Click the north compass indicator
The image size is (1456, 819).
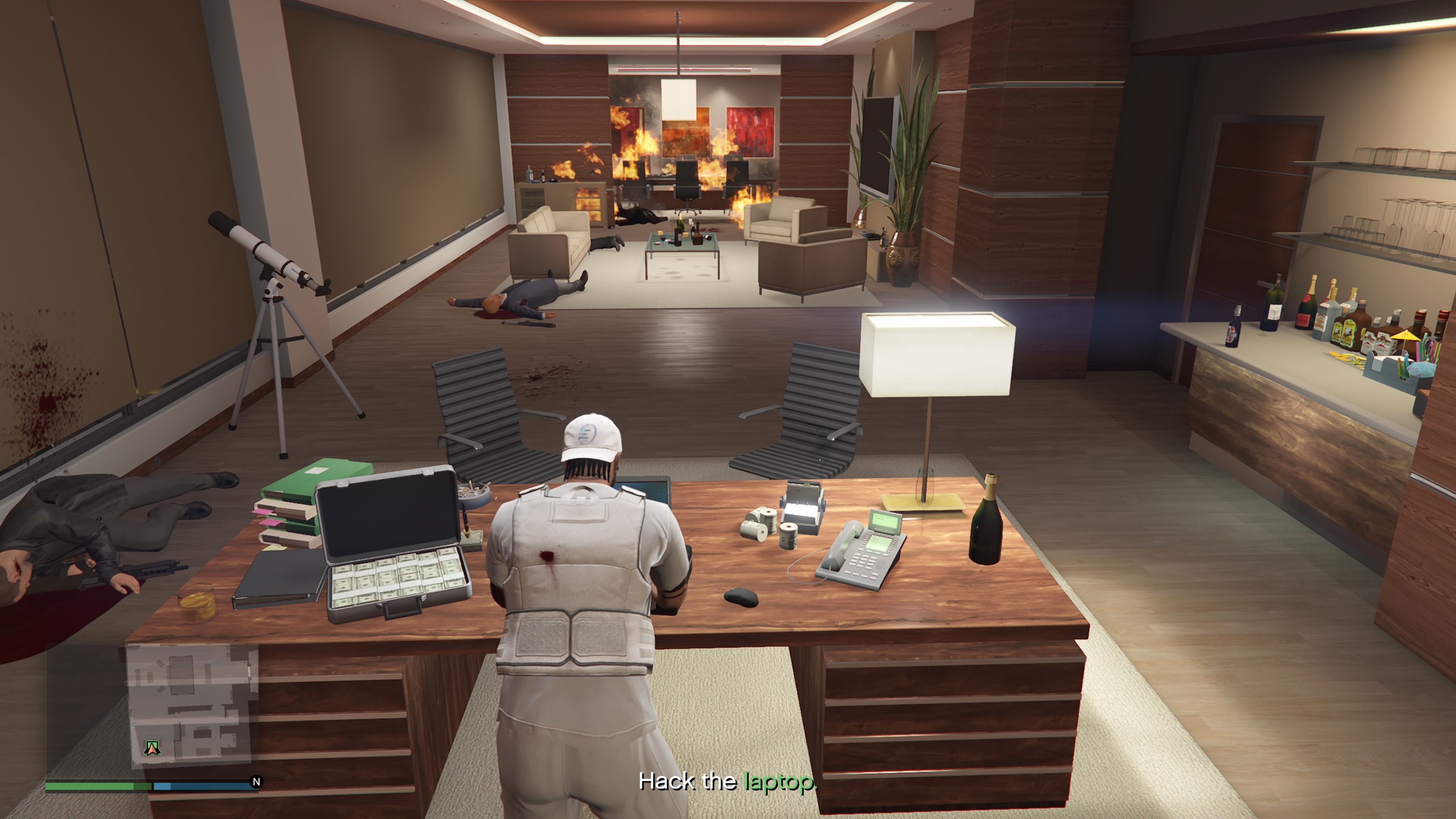click(x=256, y=782)
